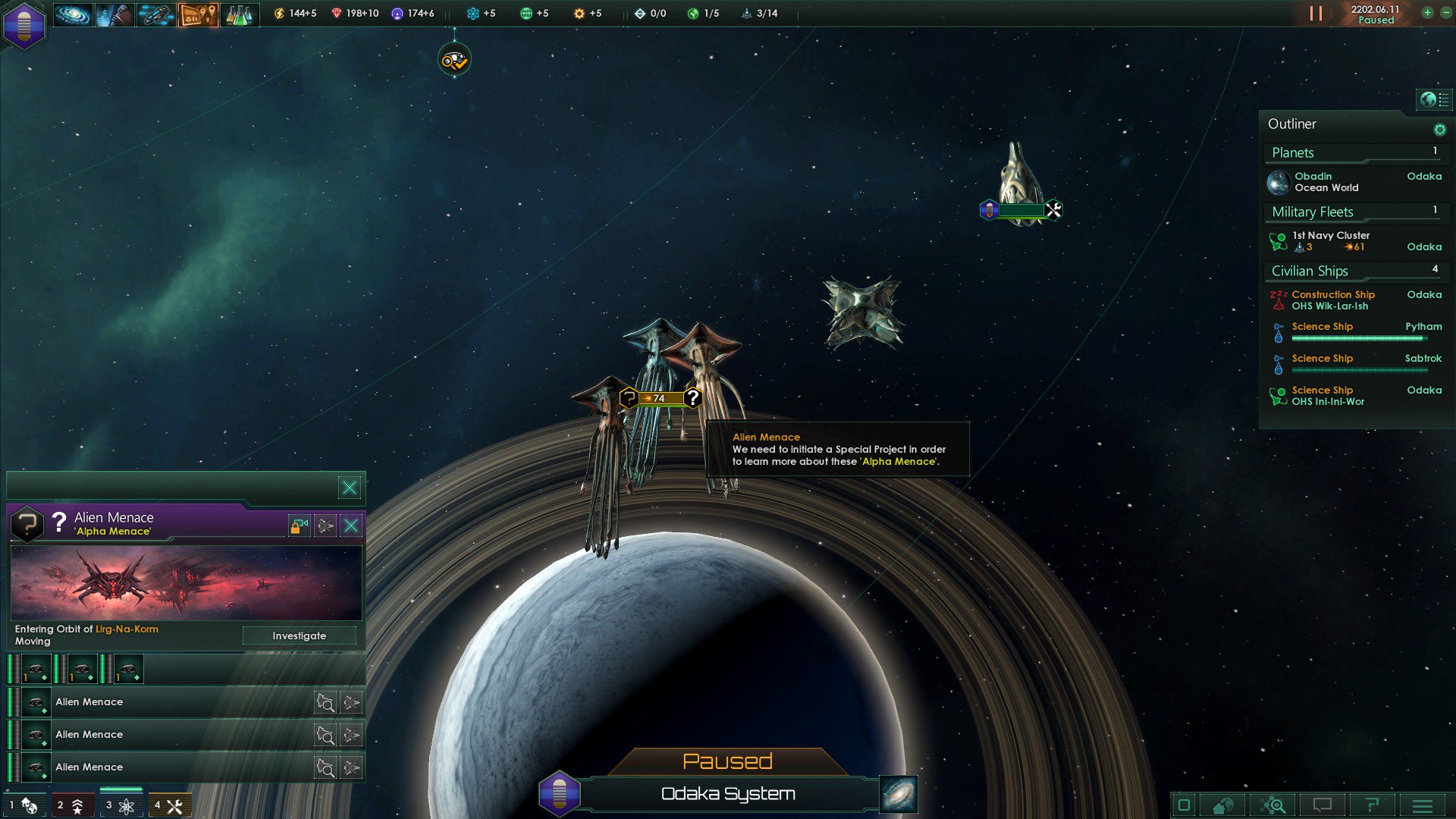Open the Technology flasks icon
Screen dimensions: 1456x819
coord(240,14)
